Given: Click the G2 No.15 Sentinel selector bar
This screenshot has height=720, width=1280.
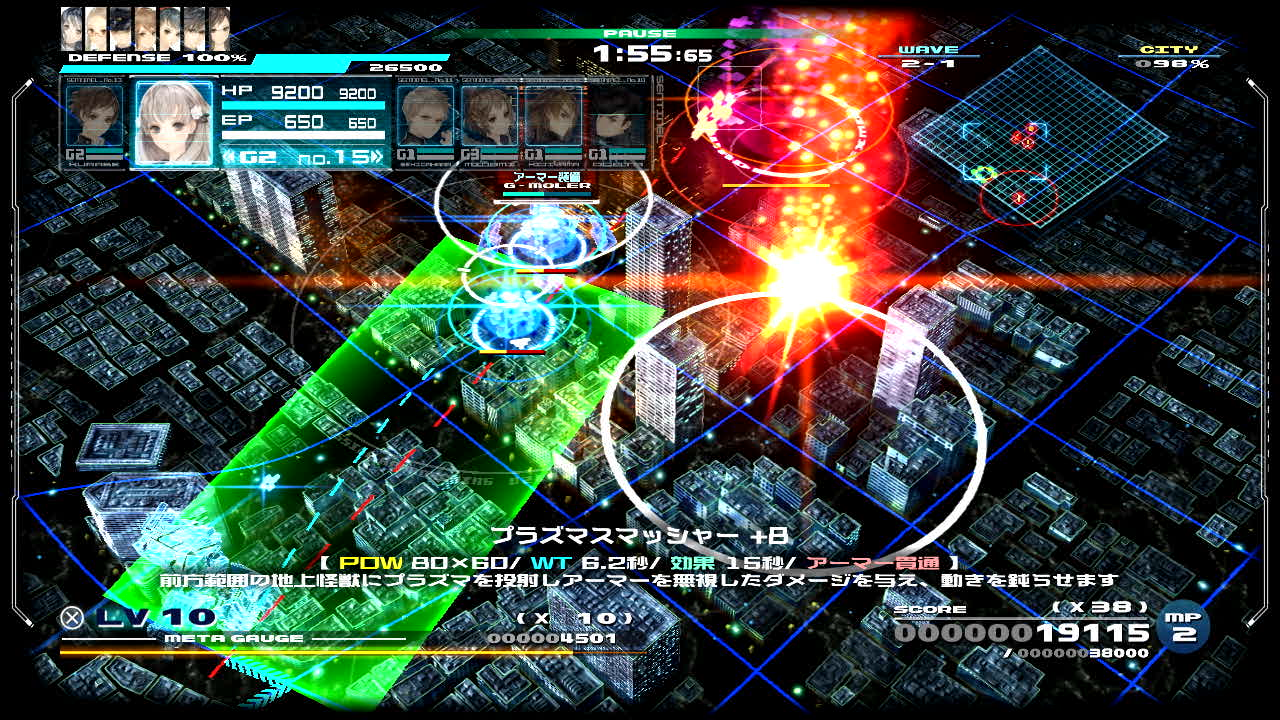Looking at the screenshot, I should tap(302, 157).
